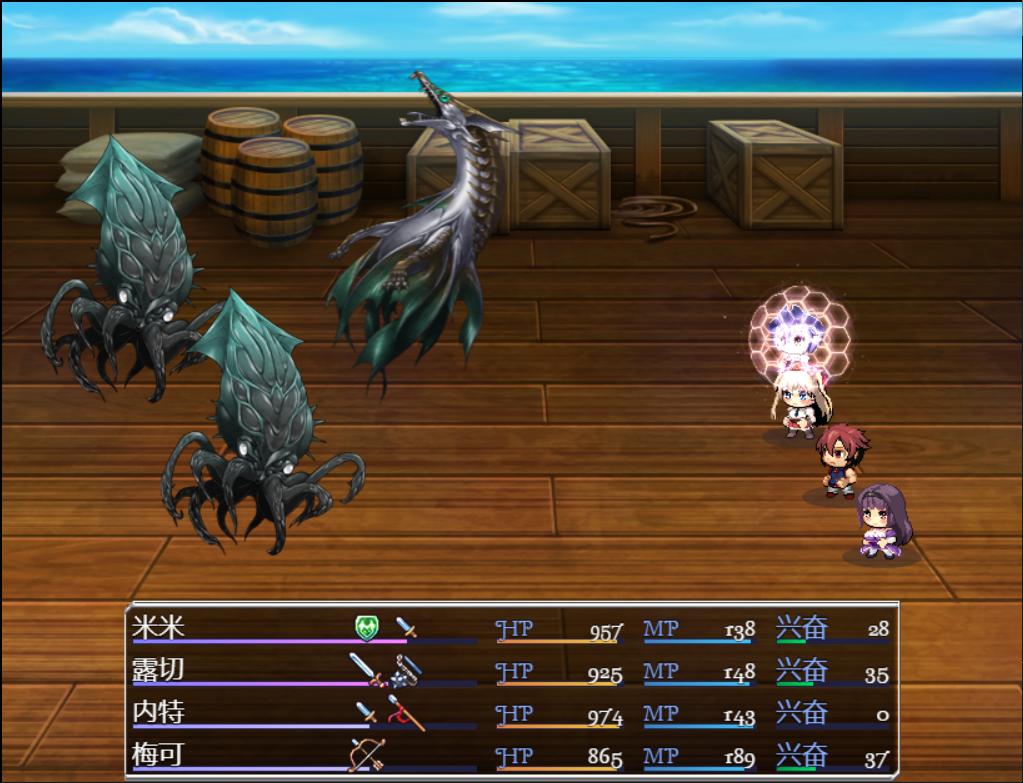1023x783 pixels.
Task: Select 梅可 in the battle status window
Action: pyautogui.click(x=158, y=754)
